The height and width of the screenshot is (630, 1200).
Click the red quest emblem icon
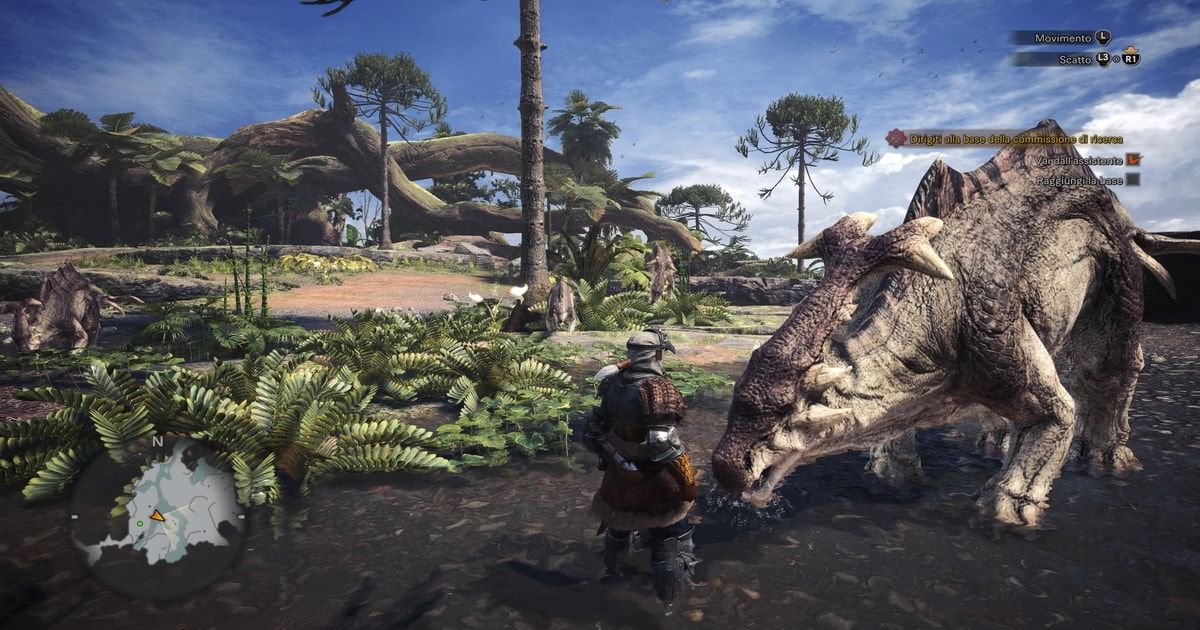(895, 139)
